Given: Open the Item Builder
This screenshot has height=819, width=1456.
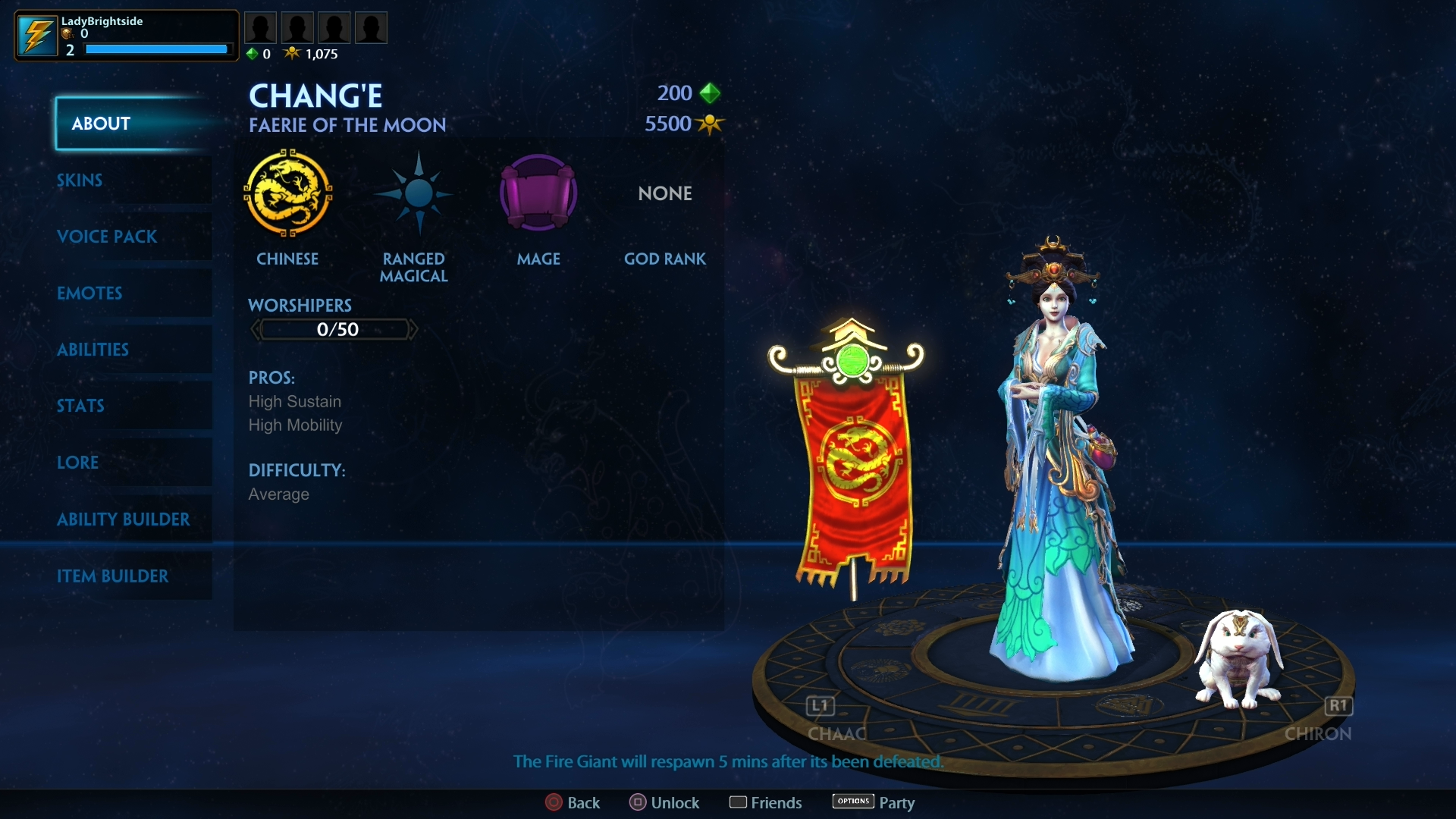Looking at the screenshot, I should point(114,576).
